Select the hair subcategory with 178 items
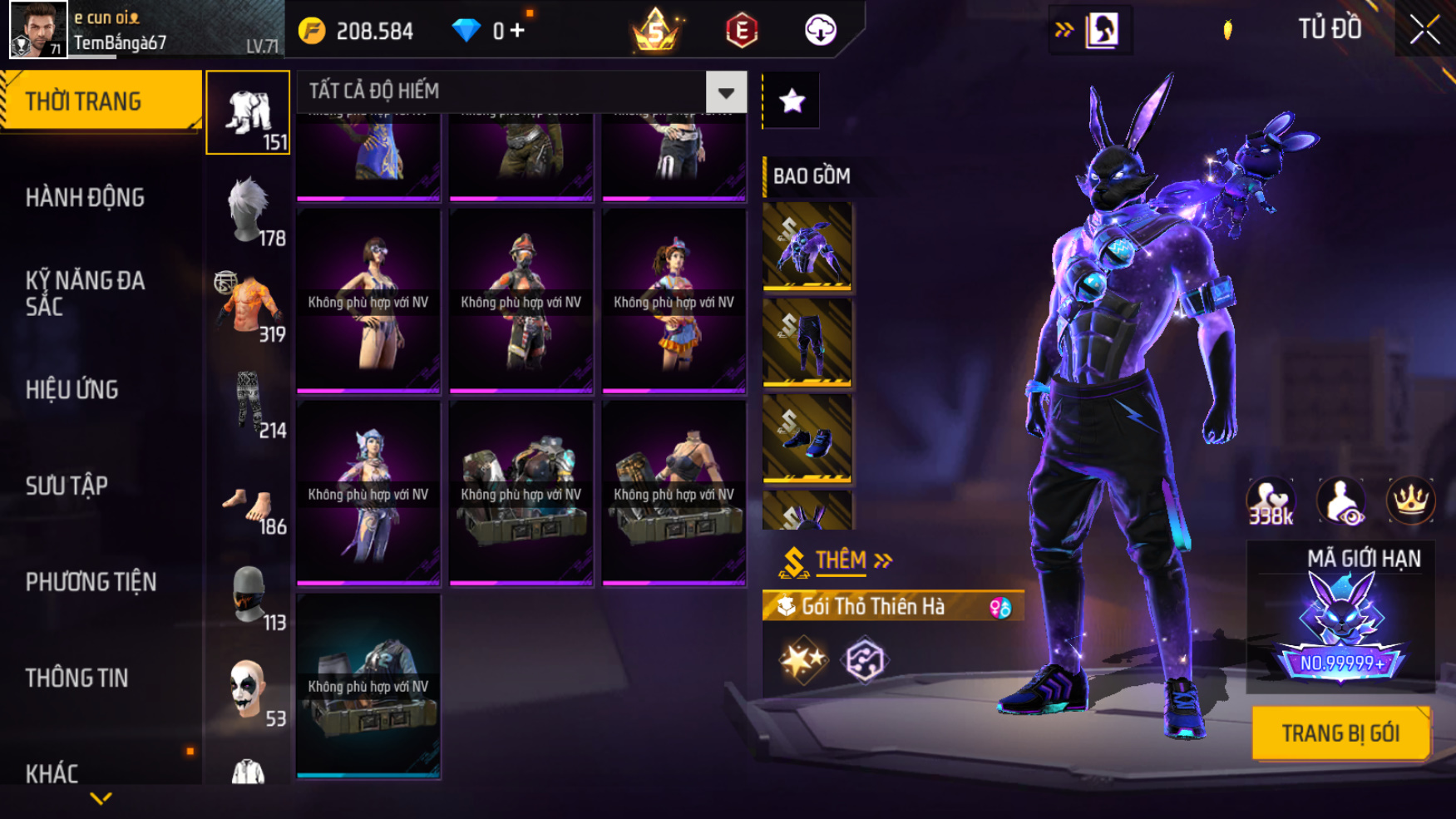The image size is (1456, 819). click(249, 211)
